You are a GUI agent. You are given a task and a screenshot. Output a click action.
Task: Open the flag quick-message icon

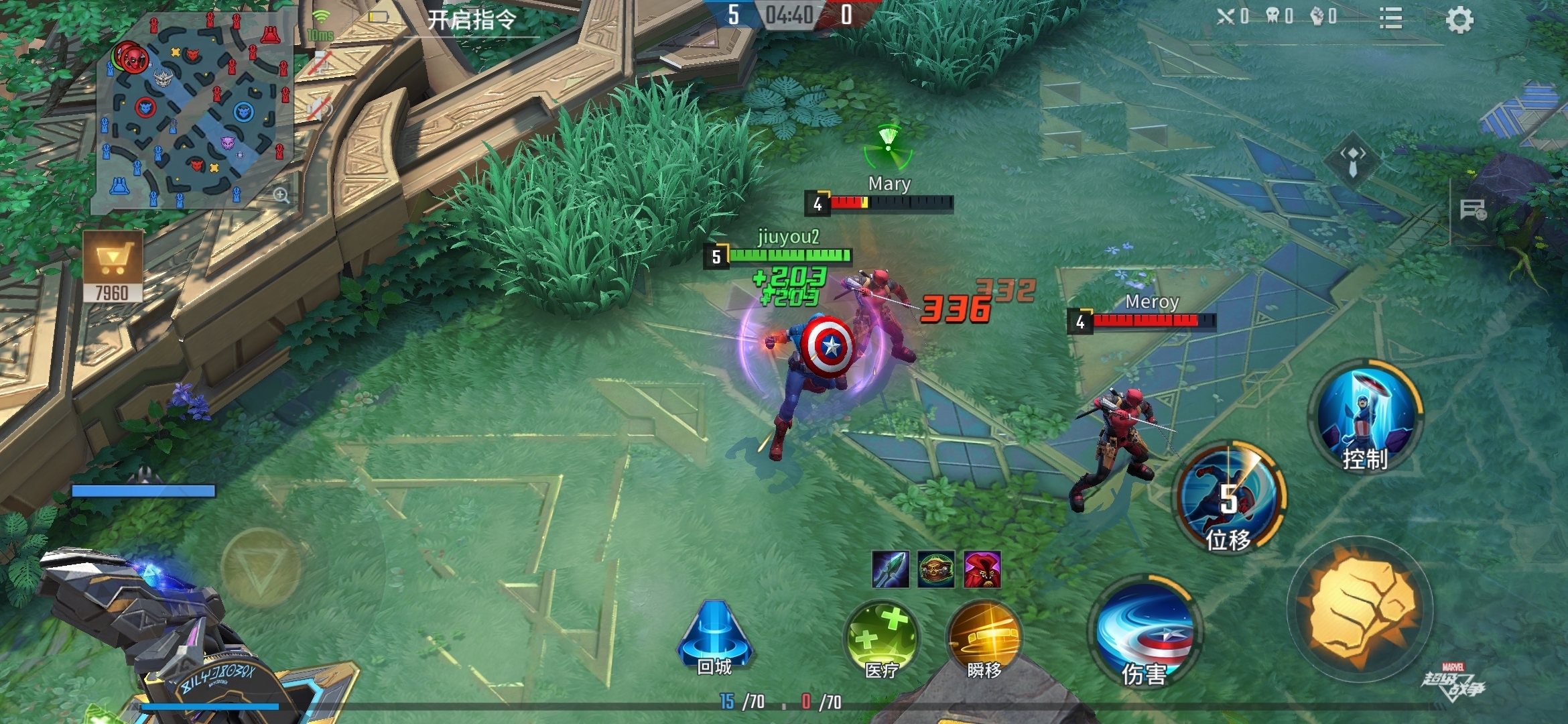(x=1473, y=210)
